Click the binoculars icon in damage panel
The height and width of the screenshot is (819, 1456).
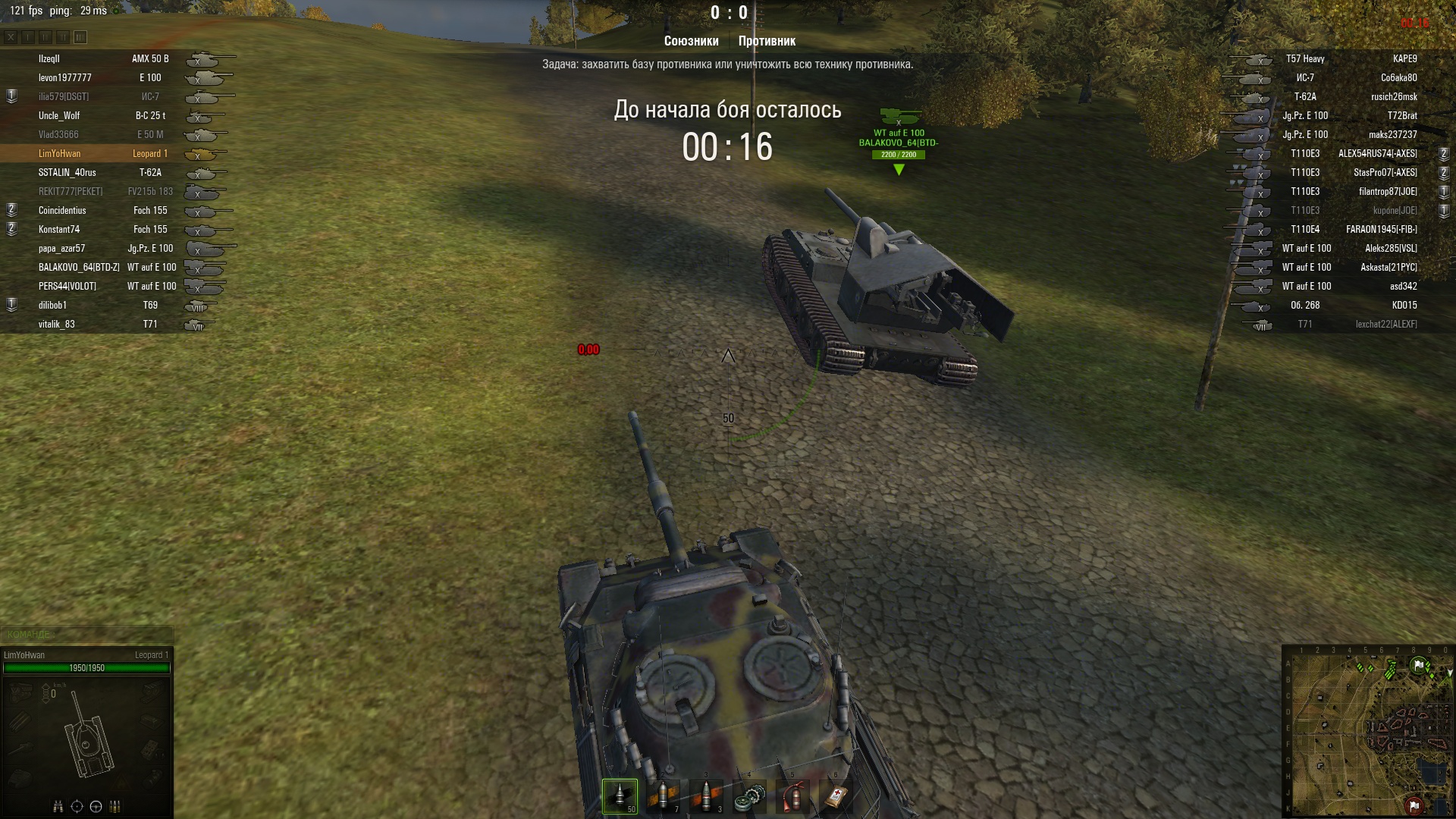[58, 806]
